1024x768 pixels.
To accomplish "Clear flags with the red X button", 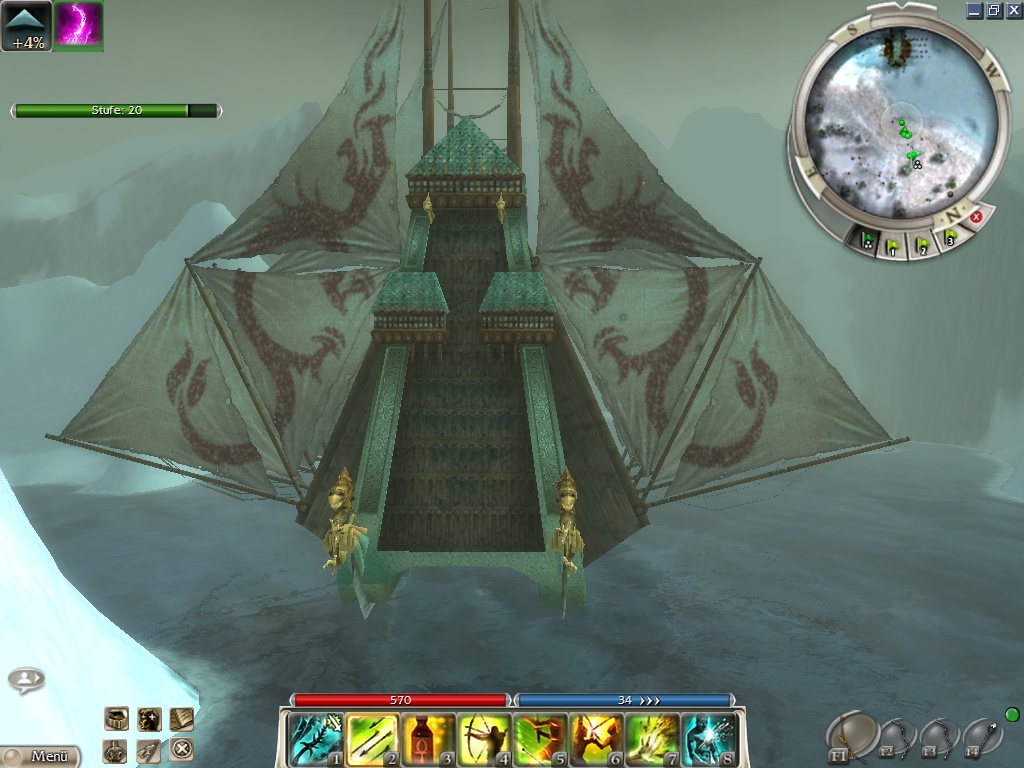I will click(977, 217).
